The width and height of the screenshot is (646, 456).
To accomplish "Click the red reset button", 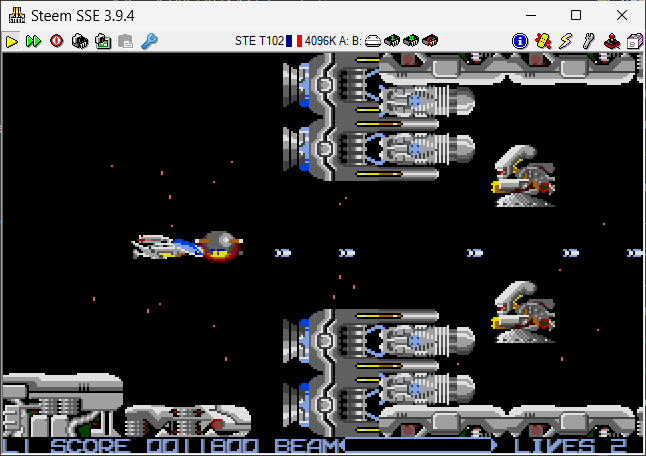I will click(x=56, y=41).
